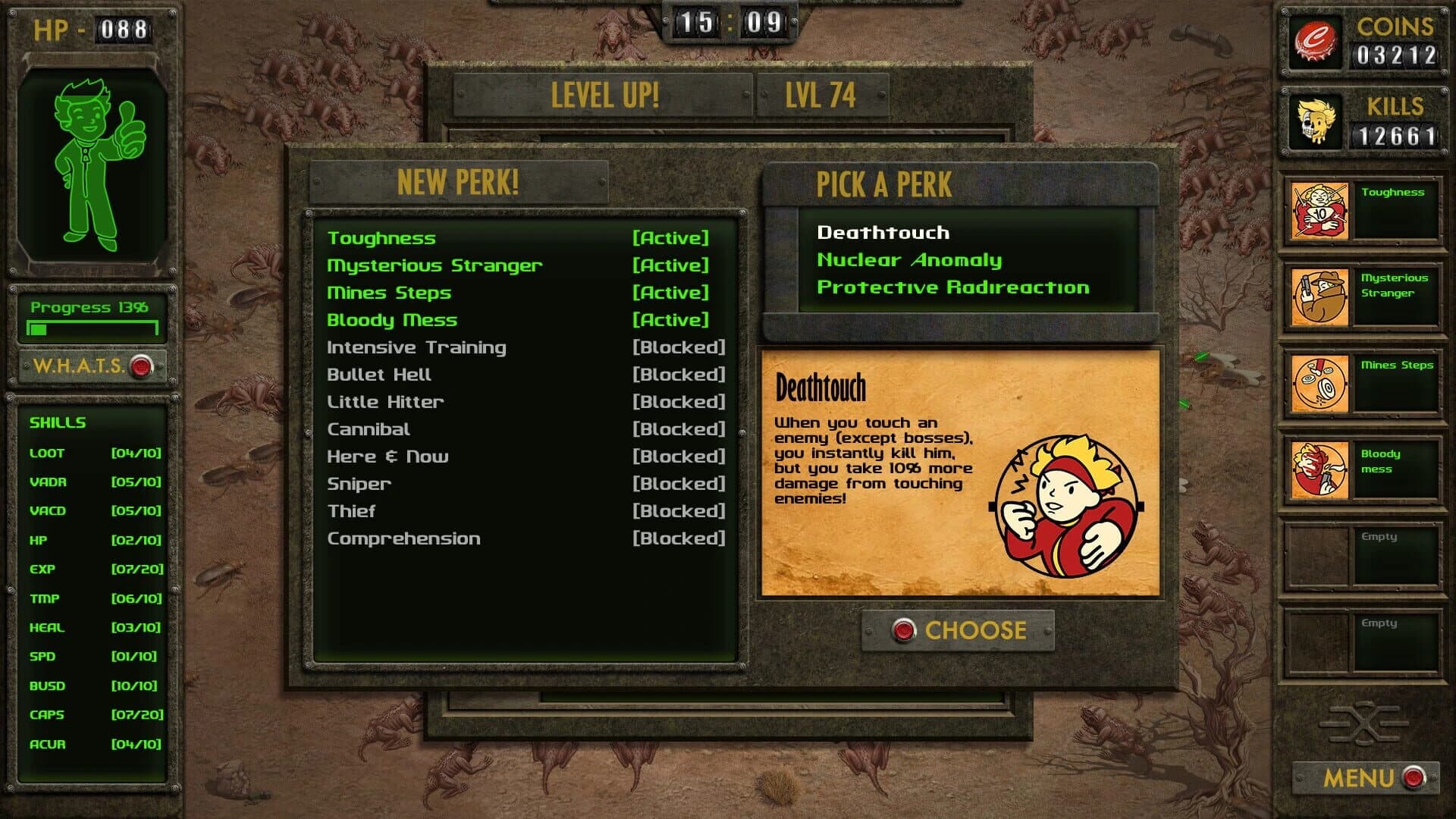The image size is (1456, 819).
Task: Select Cannibal in the New Perk list
Action: (x=368, y=429)
